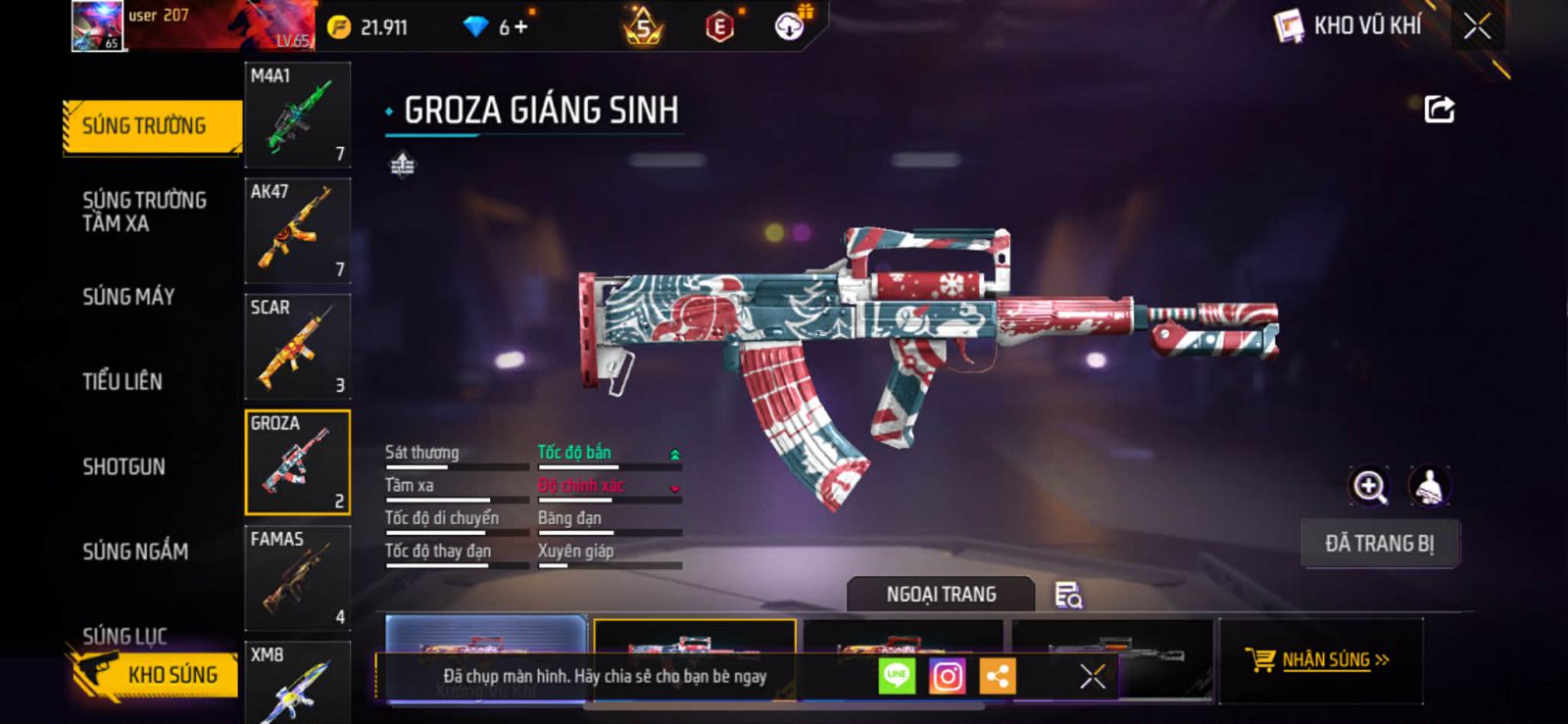
Task: Click the ĐÃ TRANG BỊ button
Action: [x=1379, y=544]
